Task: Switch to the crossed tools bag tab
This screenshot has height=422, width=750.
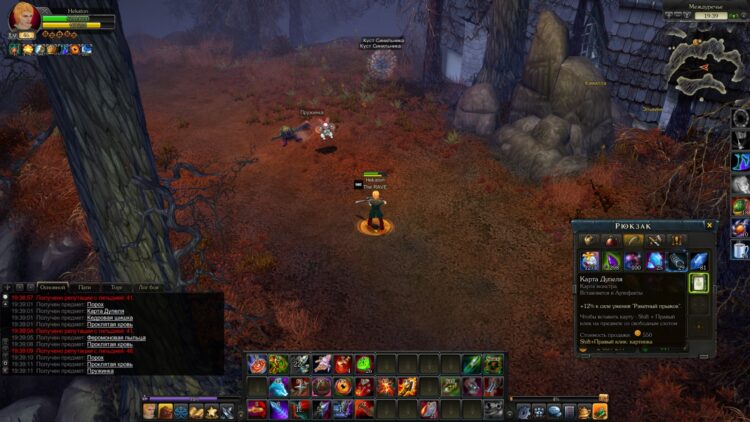Action: coord(655,241)
